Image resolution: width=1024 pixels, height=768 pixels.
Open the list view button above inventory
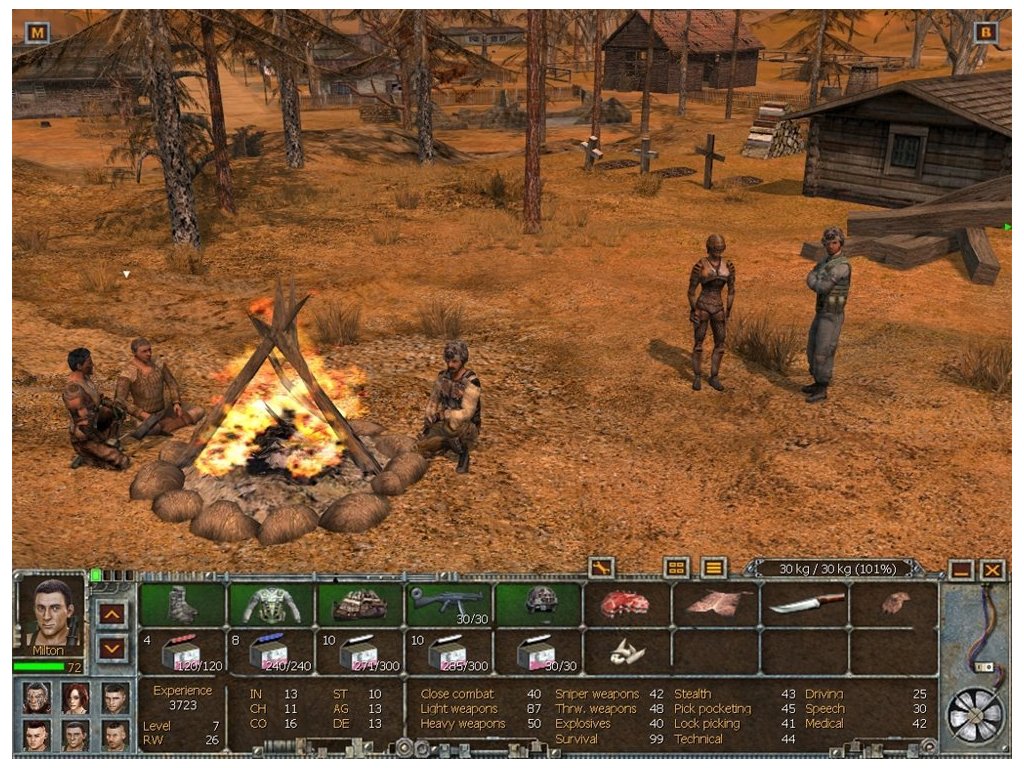click(713, 568)
